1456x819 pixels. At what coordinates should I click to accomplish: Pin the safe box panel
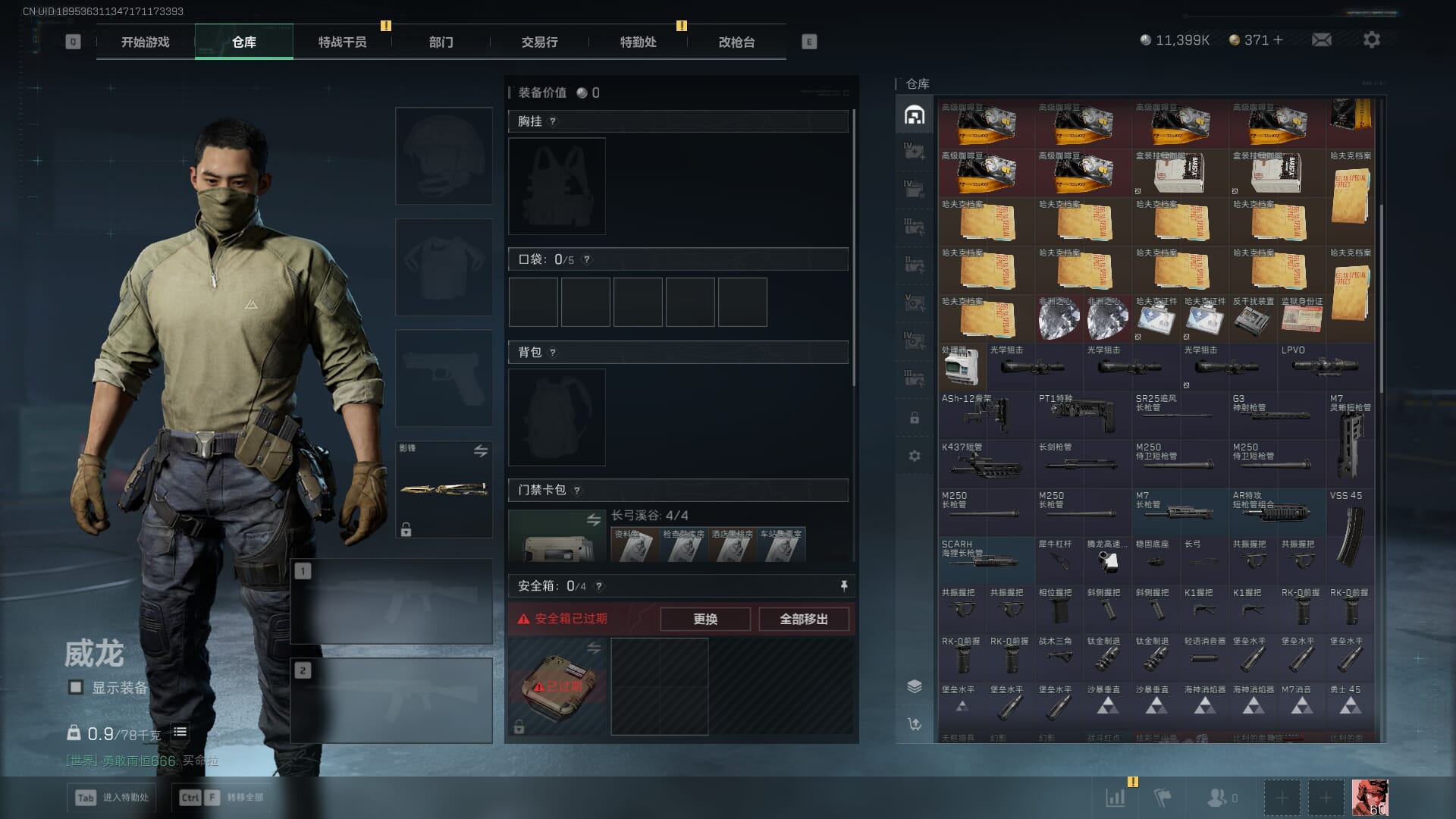point(843,586)
